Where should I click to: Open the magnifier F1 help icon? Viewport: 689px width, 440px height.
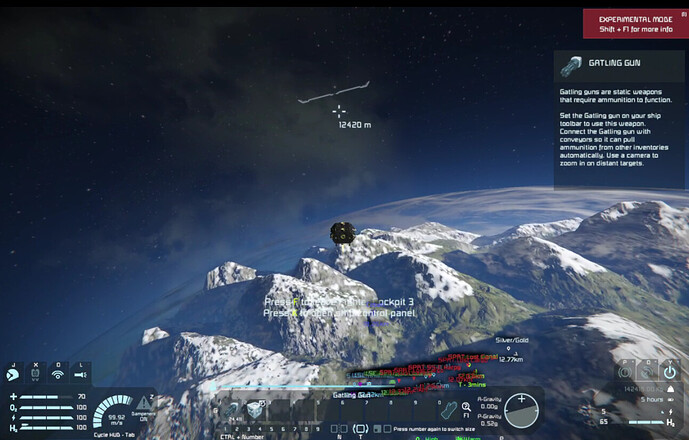pos(466,407)
